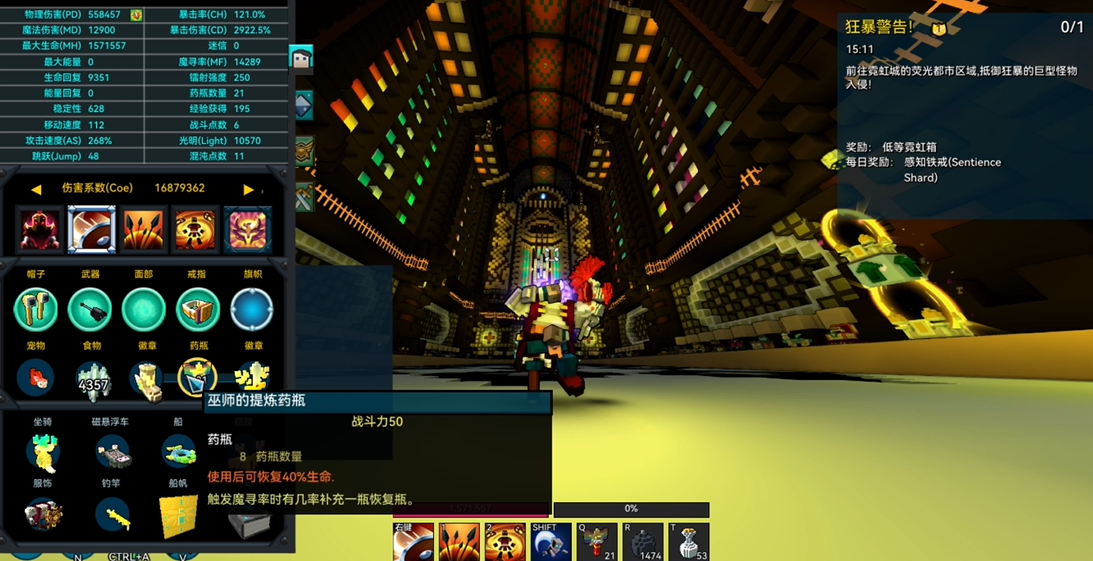The width and height of the screenshot is (1093, 561).
Task: Choose the yellow sail slot
Action: click(178, 516)
